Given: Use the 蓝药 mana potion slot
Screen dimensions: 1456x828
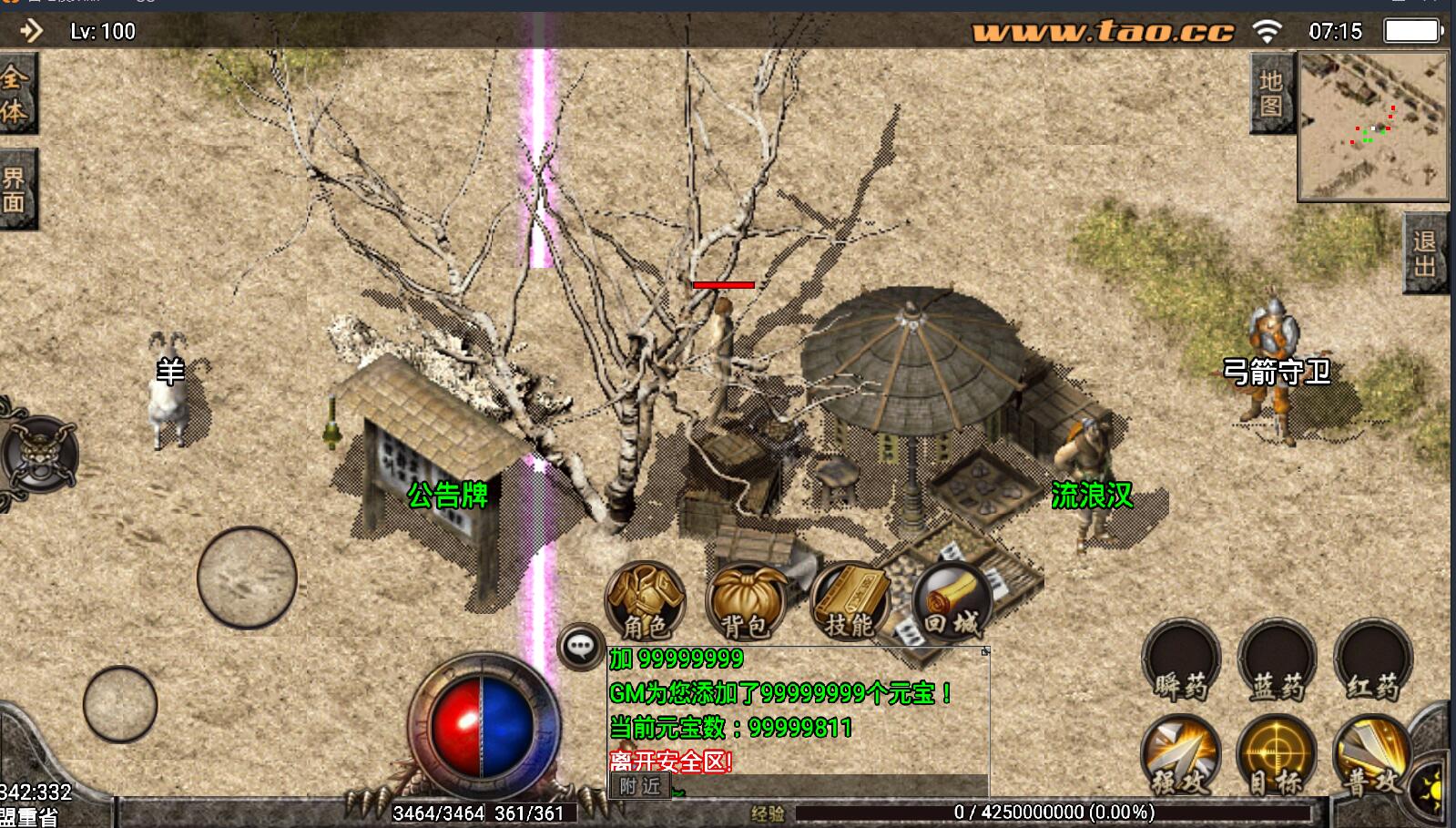Looking at the screenshot, I should point(1277,661).
